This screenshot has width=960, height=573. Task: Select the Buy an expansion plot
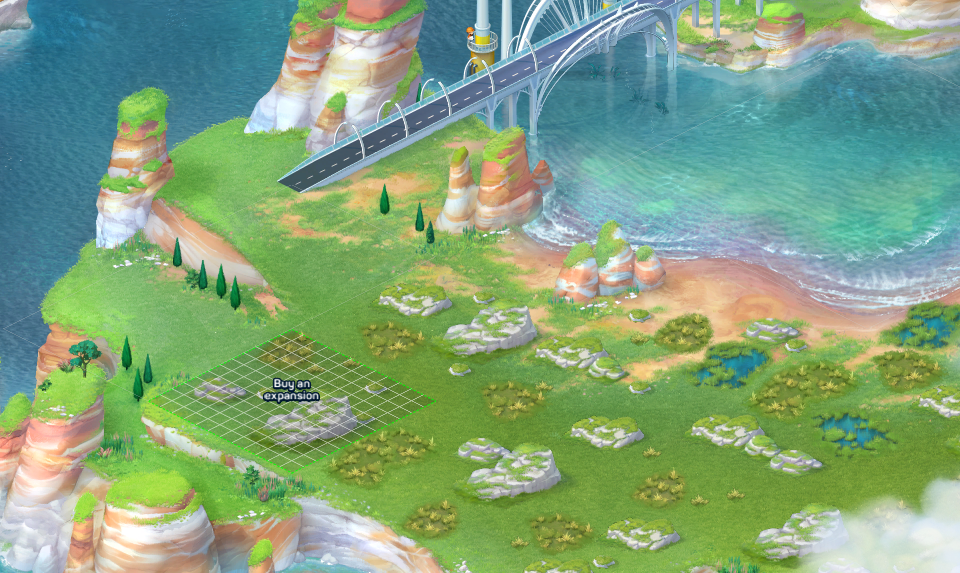pos(292,400)
